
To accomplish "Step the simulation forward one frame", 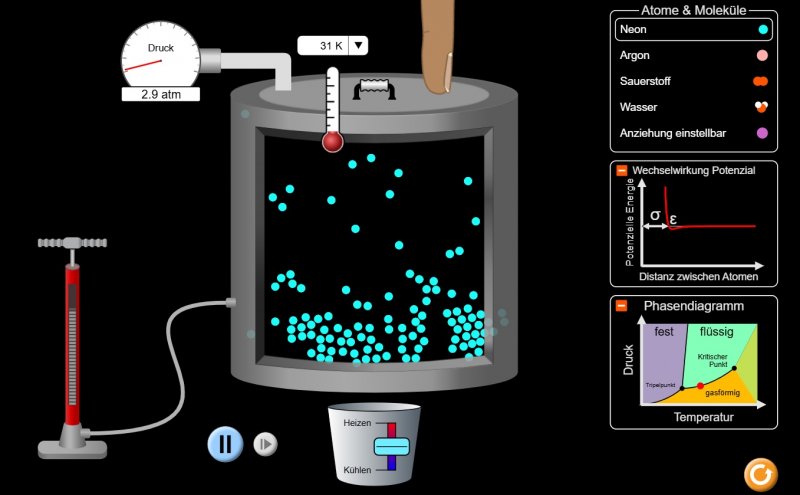I will tap(265, 444).
